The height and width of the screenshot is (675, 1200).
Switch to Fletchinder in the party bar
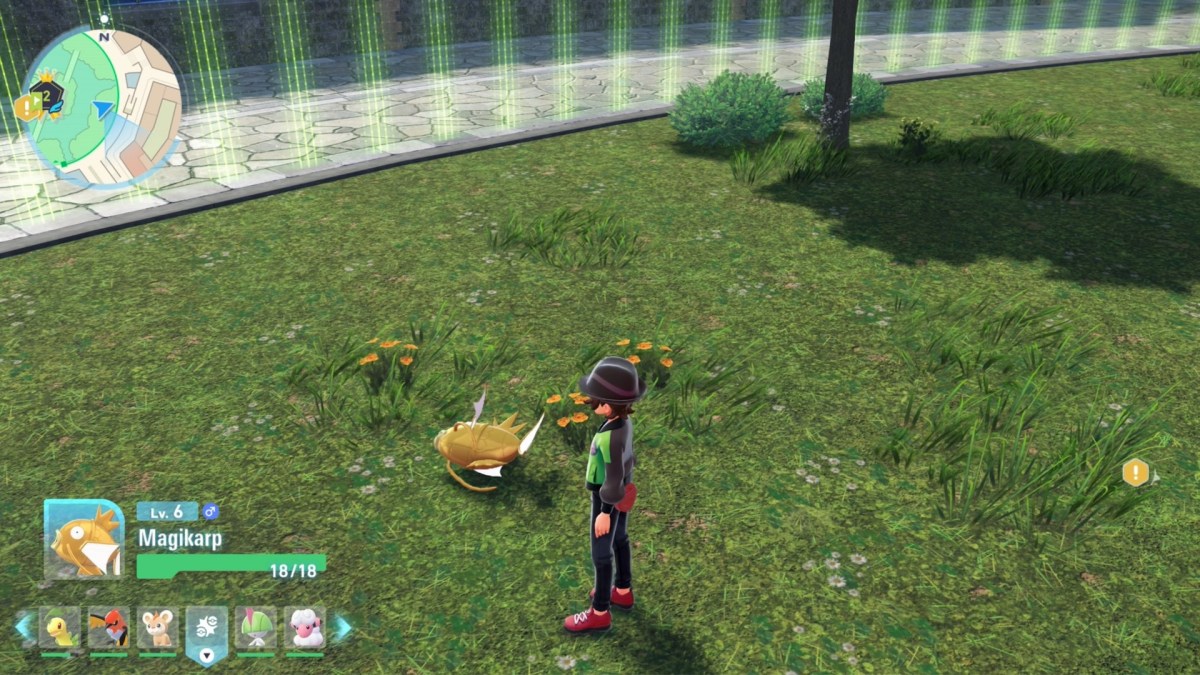108,628
